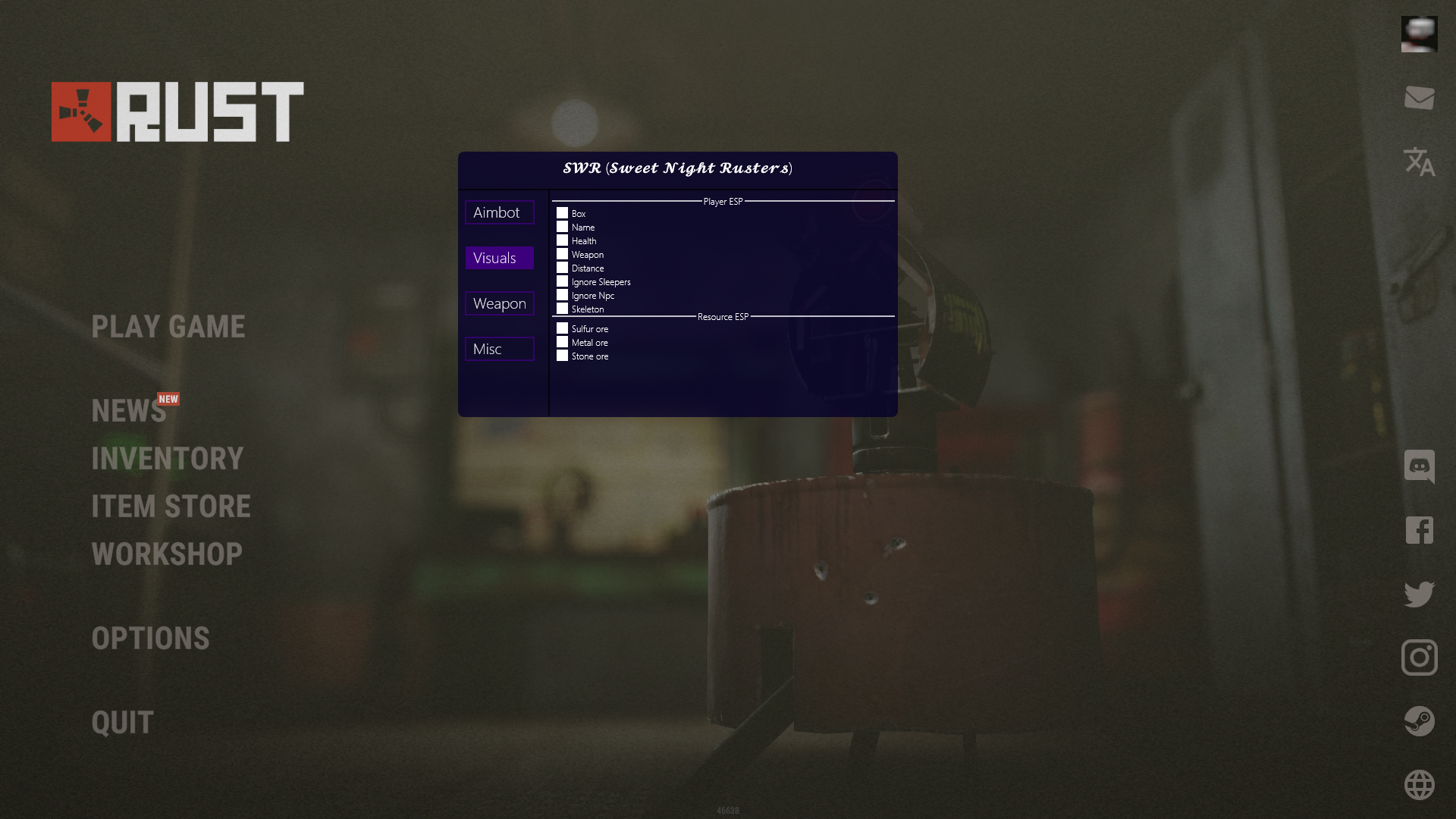
Task: Open the Discord icon in the sidebar
Action: point(1420,467)
